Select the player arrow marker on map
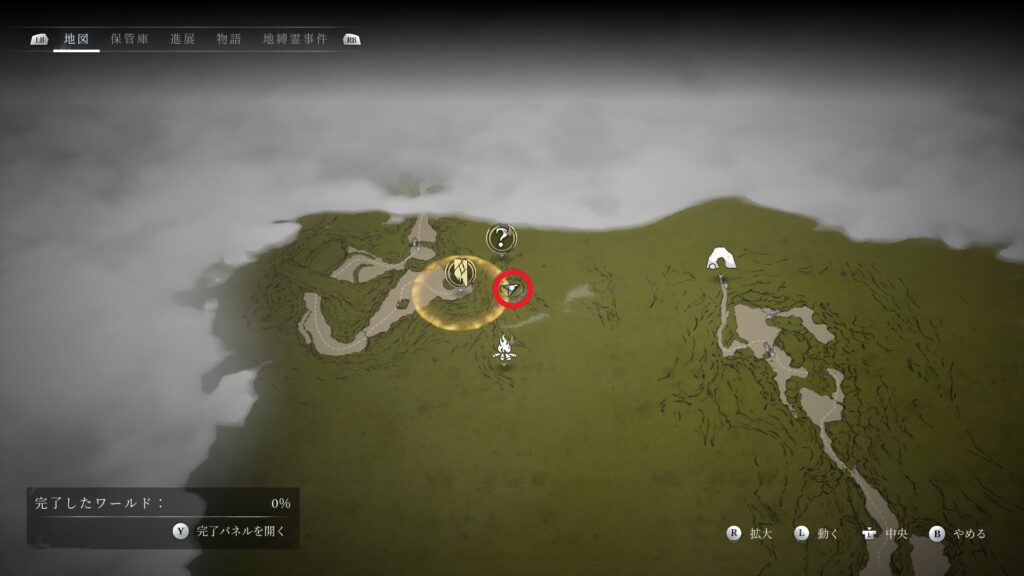The height and width of the screenshot is (576, 1024). 513,289
